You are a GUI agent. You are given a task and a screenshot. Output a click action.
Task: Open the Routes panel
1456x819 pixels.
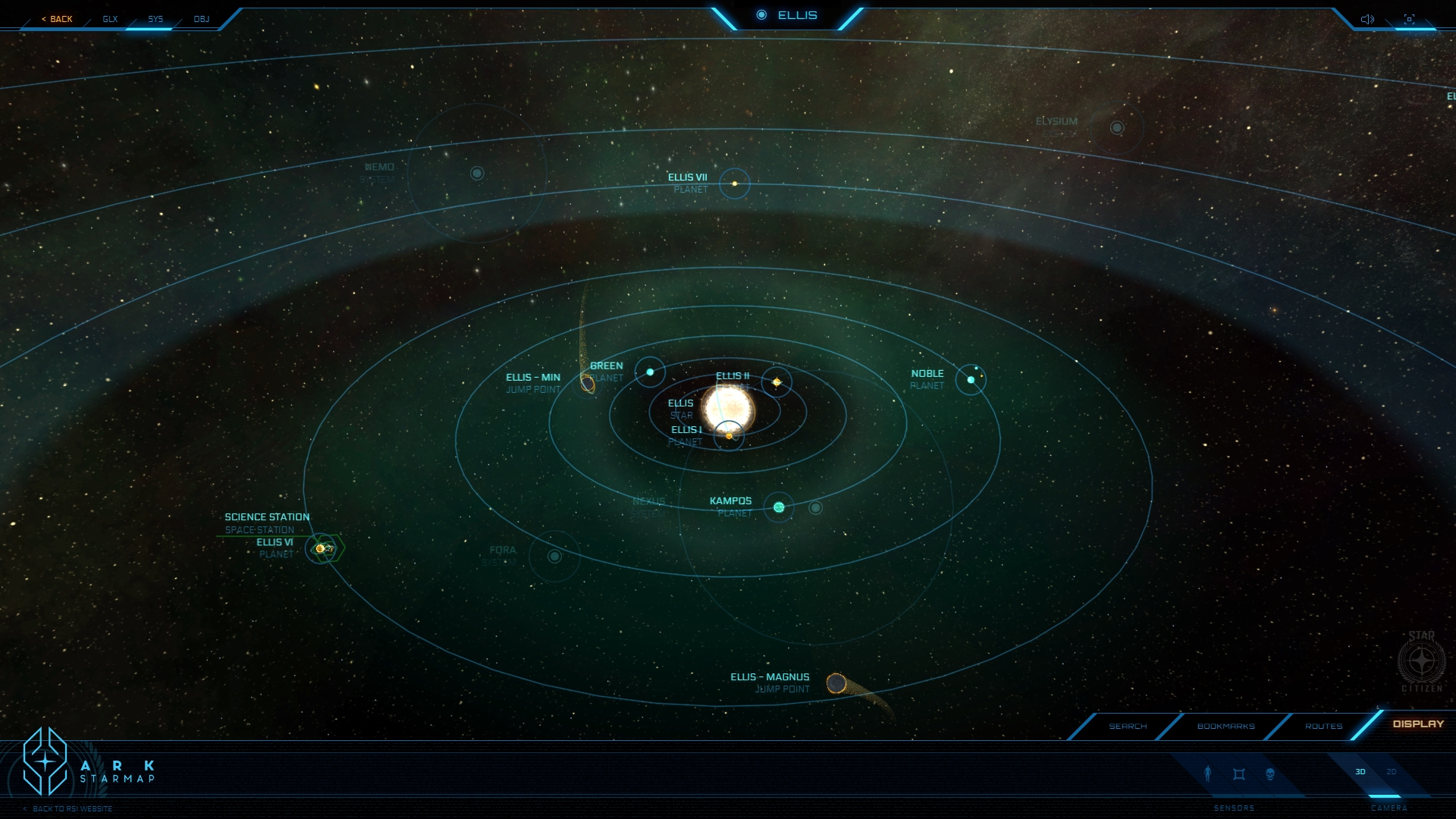point(1323,726)
